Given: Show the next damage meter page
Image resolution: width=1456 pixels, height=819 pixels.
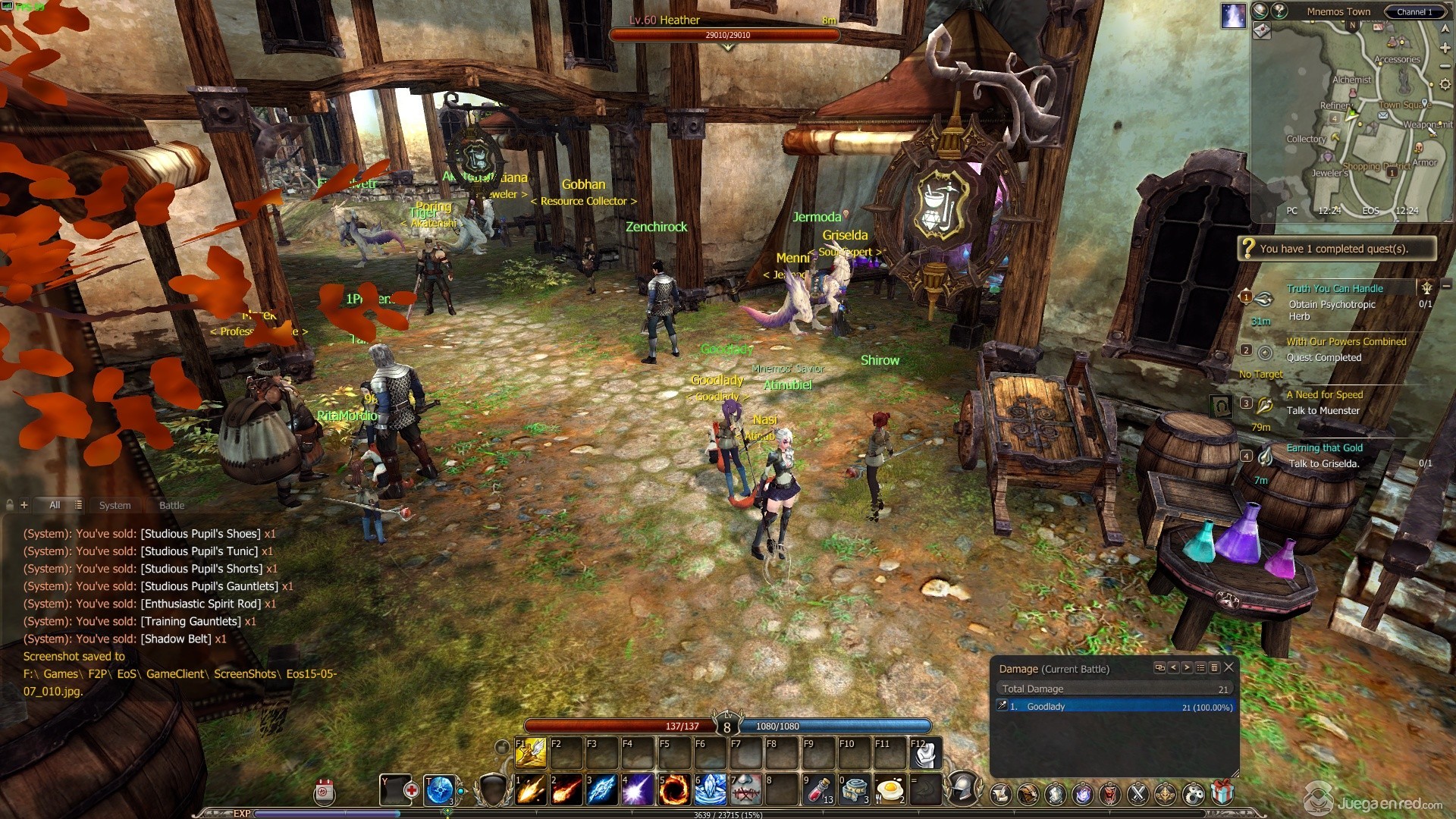Looking at the screenshot, I should point(1187,668).
